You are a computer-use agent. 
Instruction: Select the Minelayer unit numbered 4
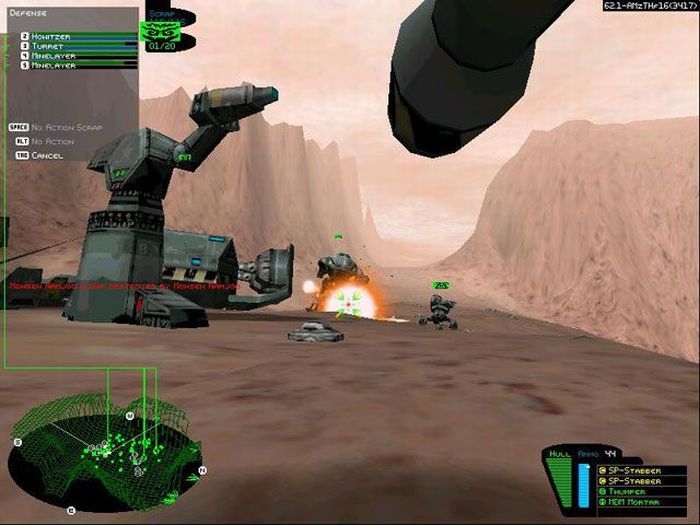click(x=54, y=55)
